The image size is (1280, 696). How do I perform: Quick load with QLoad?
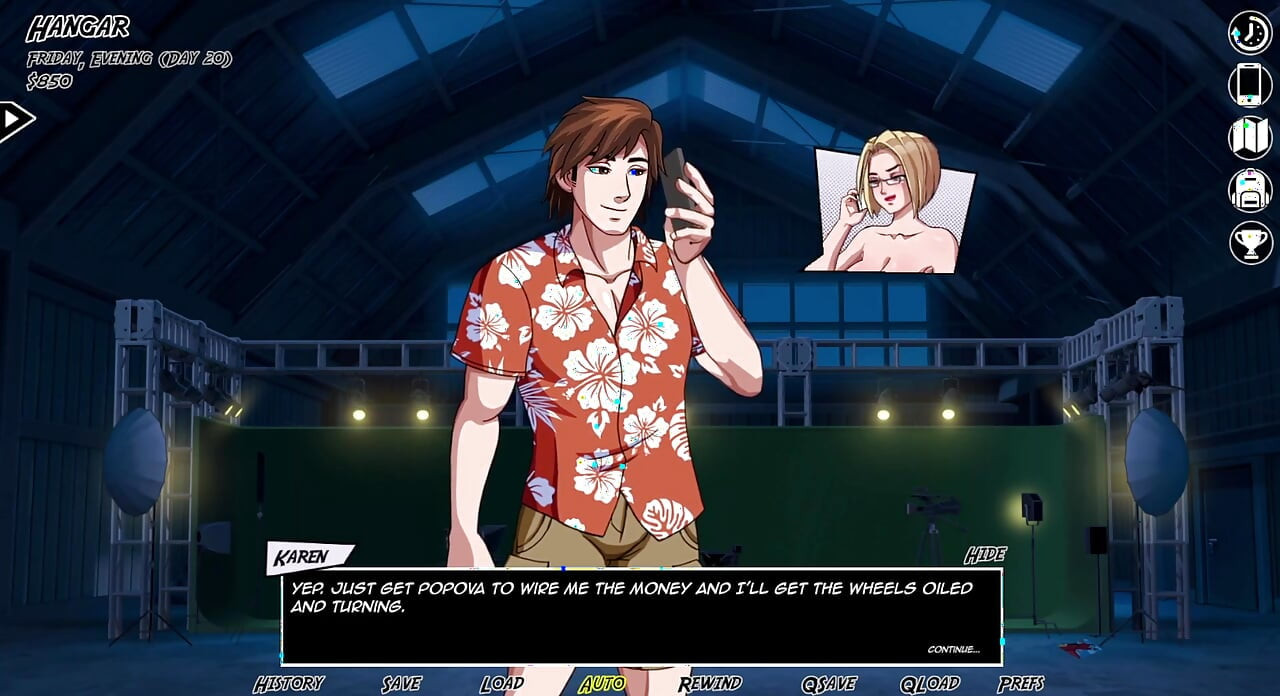click(929, 684)
